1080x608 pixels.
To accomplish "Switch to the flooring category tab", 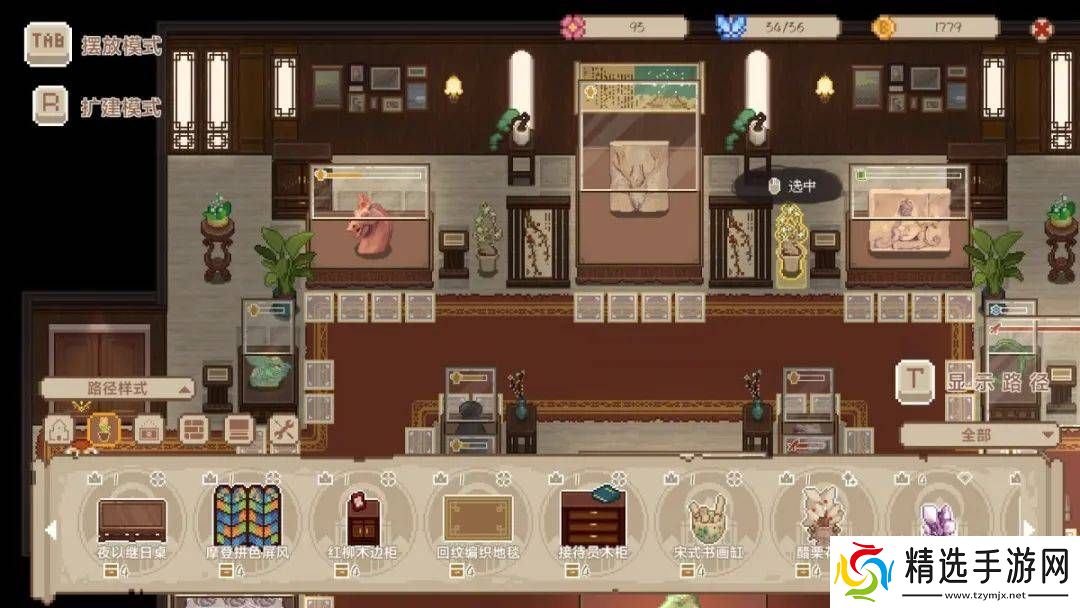I will click(x=238, y=430).
